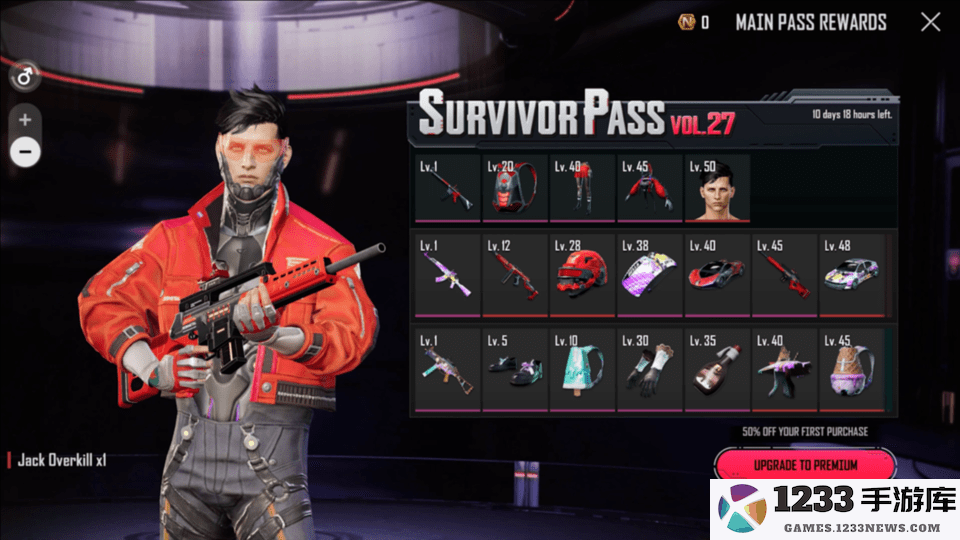Preview the Lv.10 popsicle backpack reward
960x540 pixels.
click(x=582, y=368)
